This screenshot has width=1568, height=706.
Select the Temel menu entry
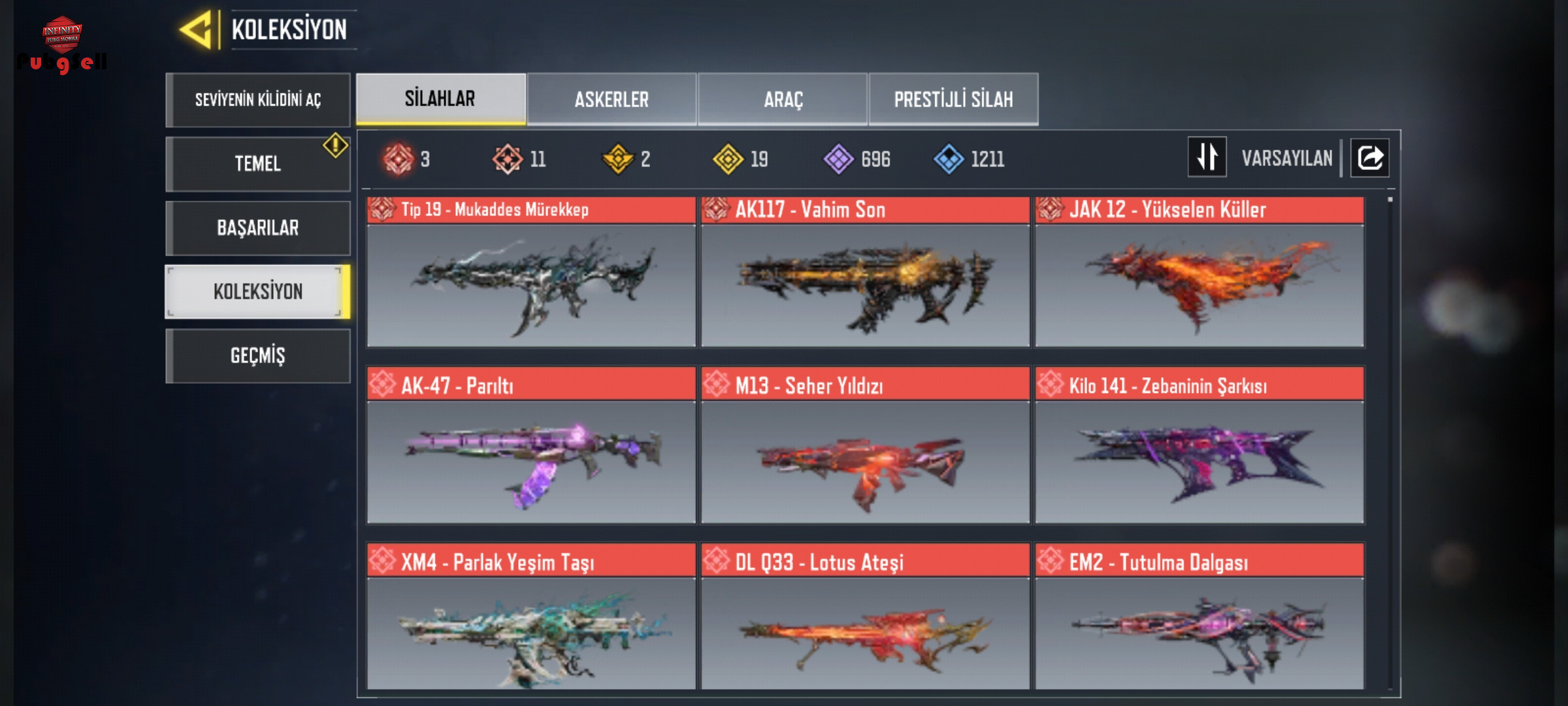pos(258,163)
